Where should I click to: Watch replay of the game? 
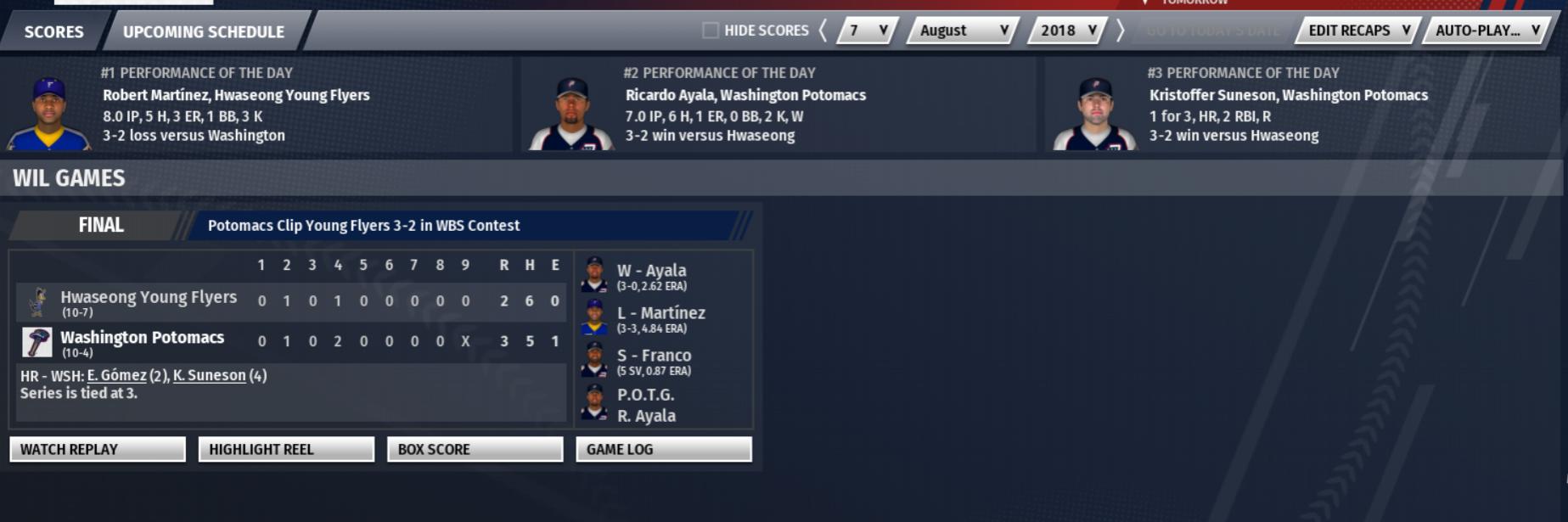pos(98,449)
